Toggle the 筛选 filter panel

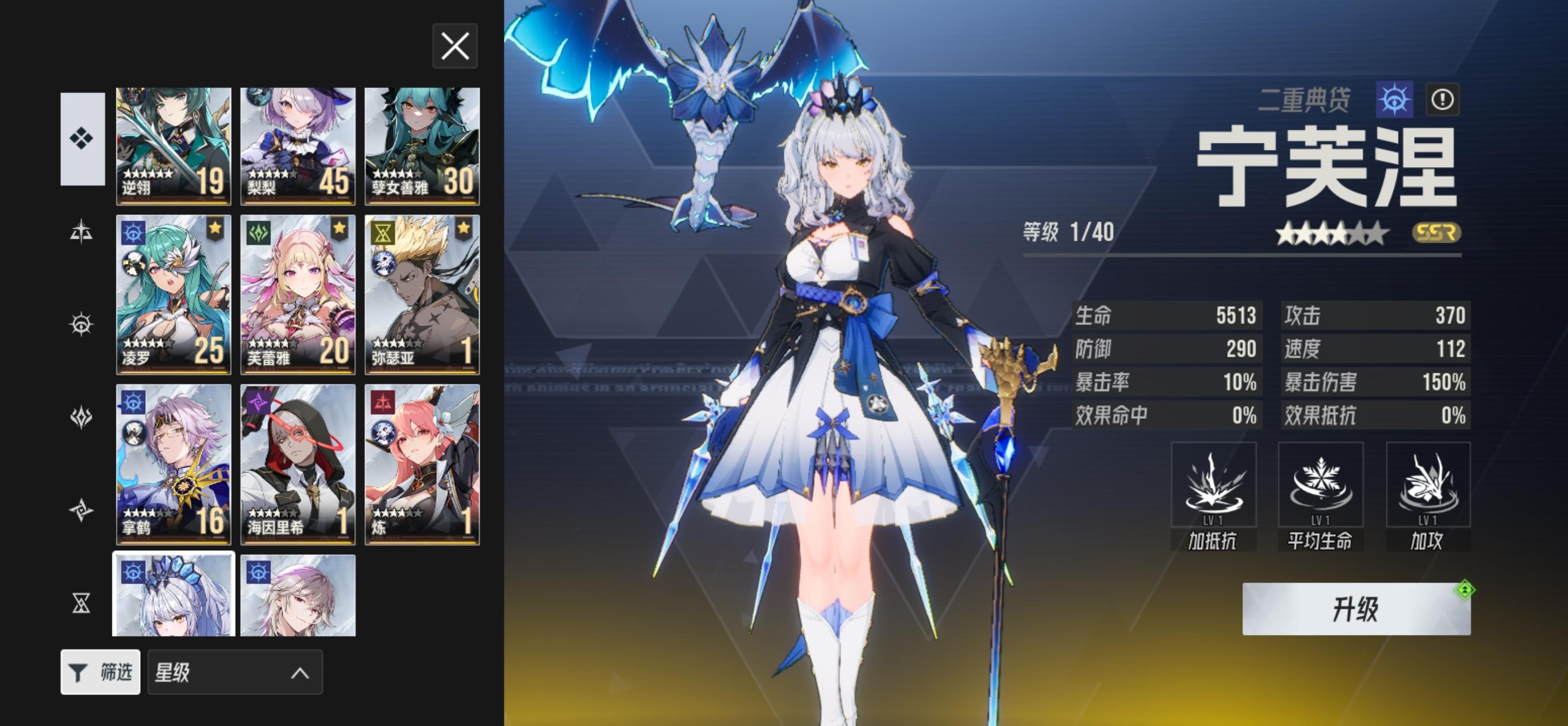point(101,672)
